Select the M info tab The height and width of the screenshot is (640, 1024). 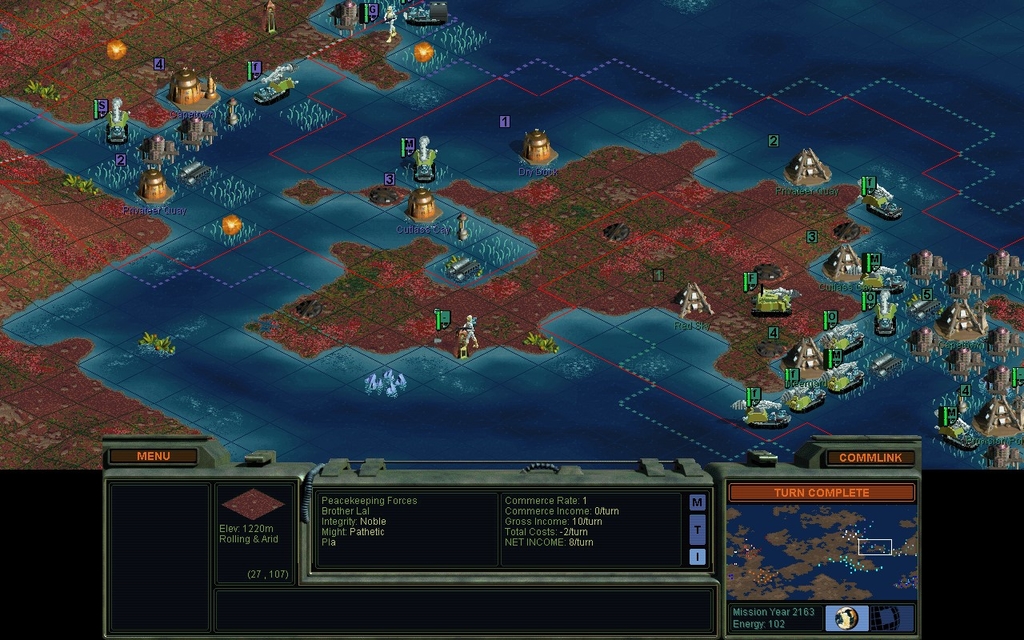click(x=697, y=502)
